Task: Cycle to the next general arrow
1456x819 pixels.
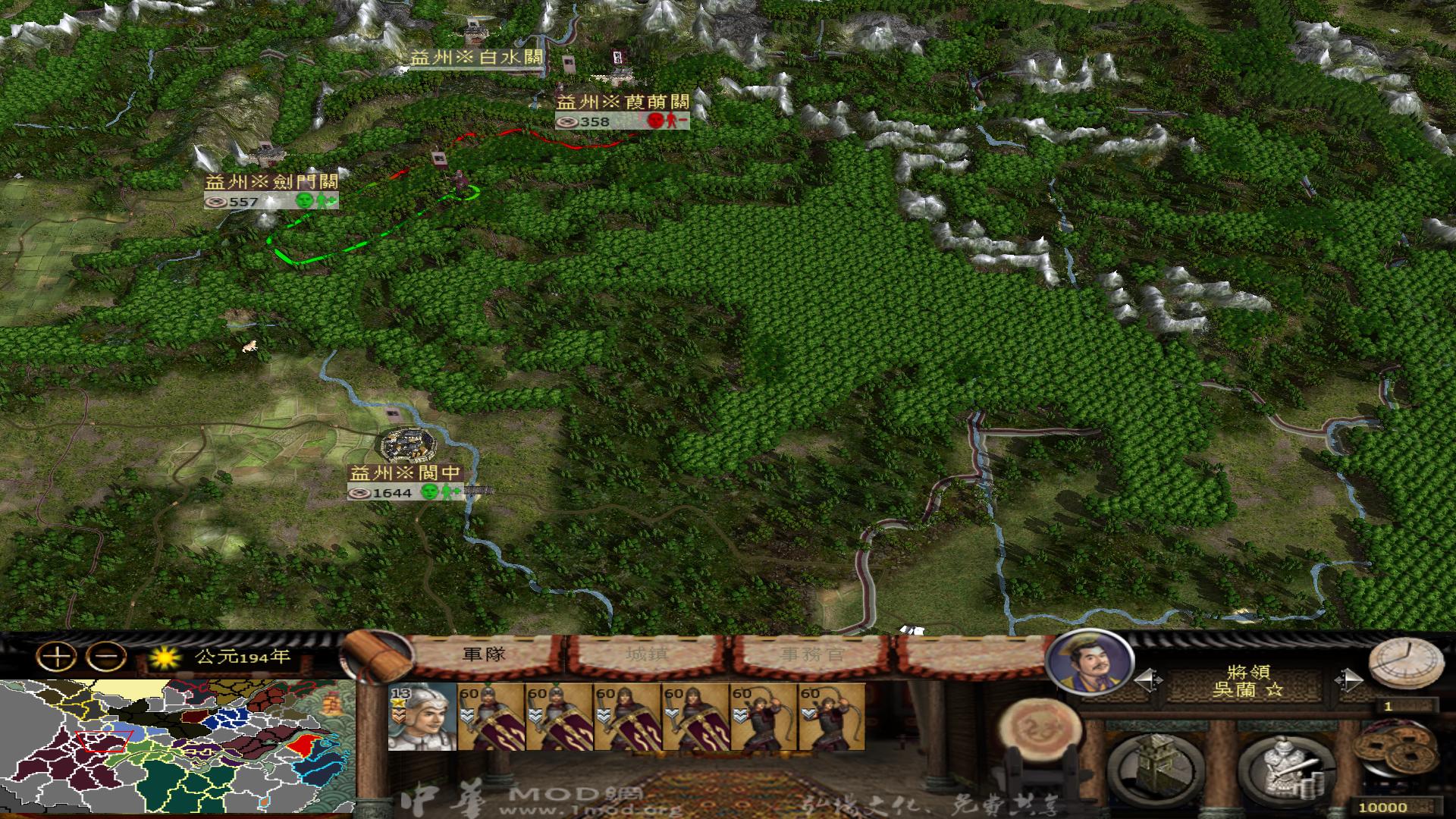Action: [x=1349, y=680]
